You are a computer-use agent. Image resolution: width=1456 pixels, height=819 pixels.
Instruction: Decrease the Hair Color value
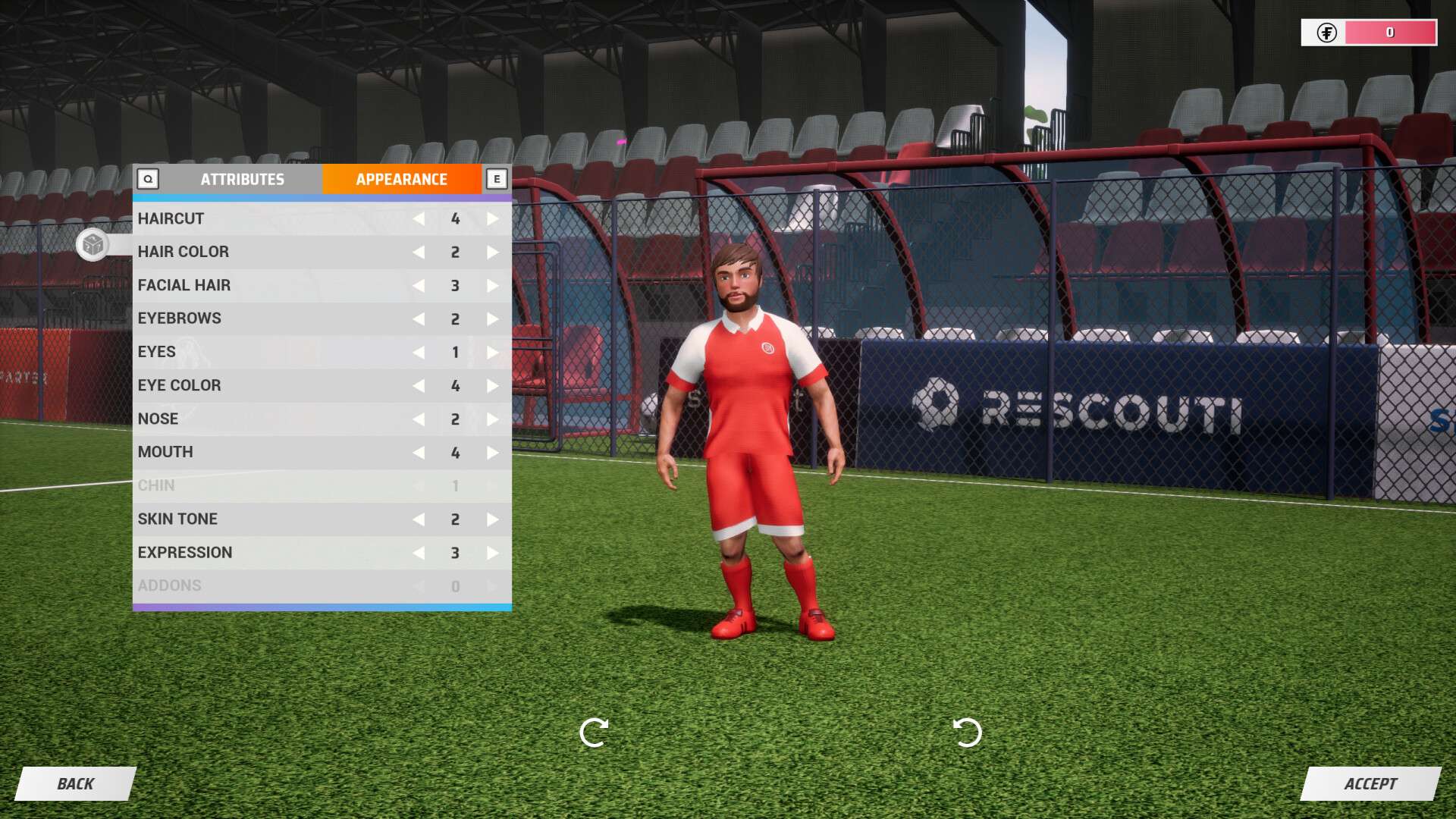[x=419, y=253]
